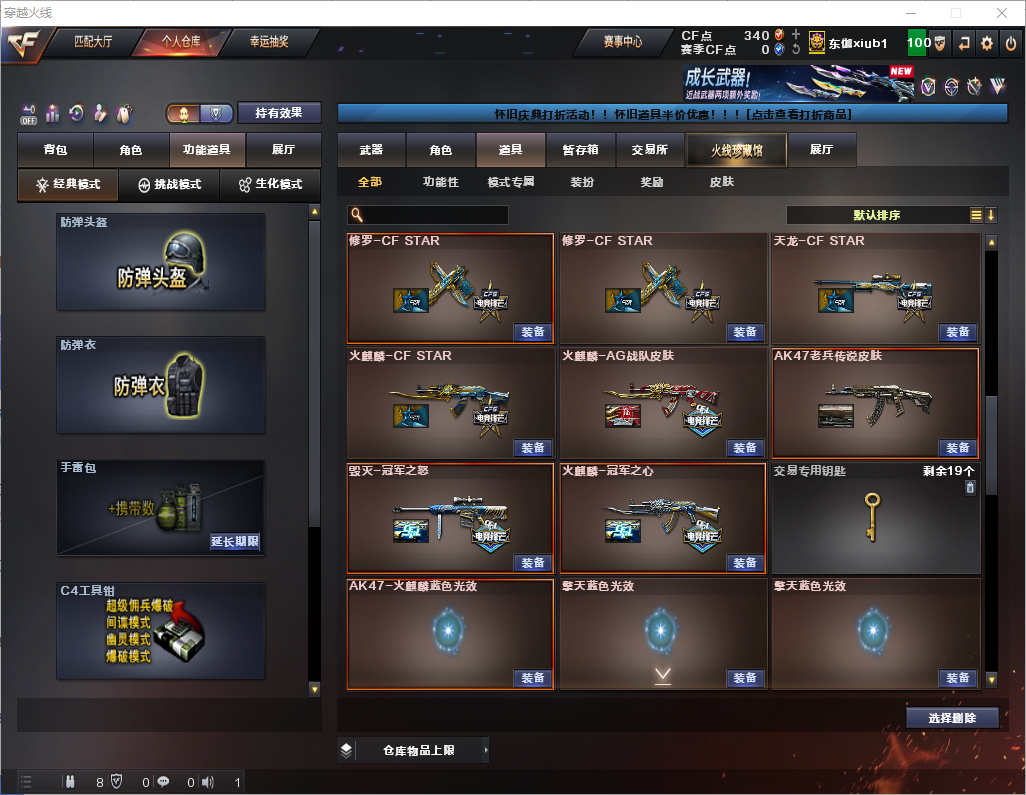Switch to the 交易所 exchange tab

click(650, 150)
